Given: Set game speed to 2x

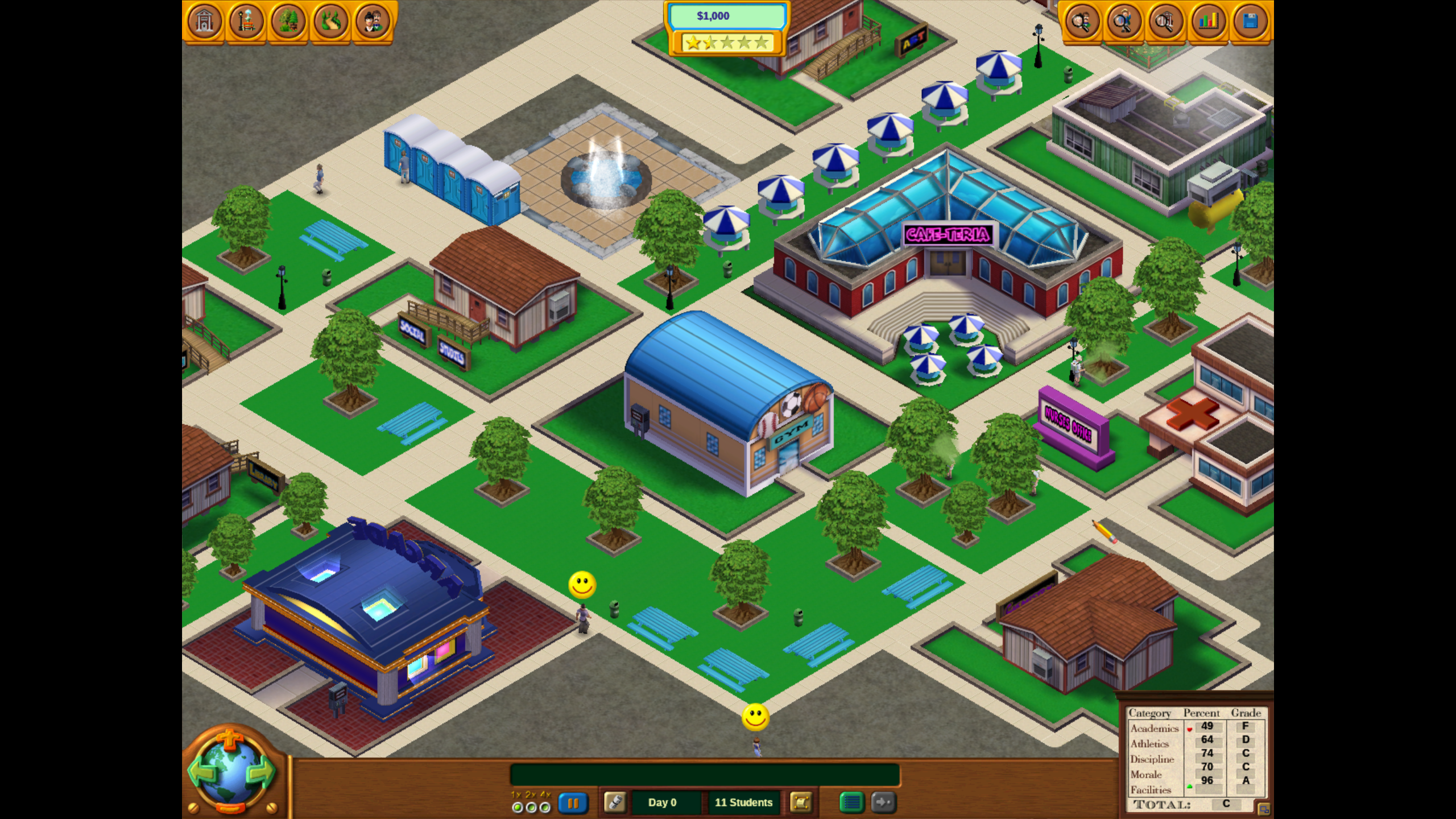Looking at the screenshot, I should [531, 807].
